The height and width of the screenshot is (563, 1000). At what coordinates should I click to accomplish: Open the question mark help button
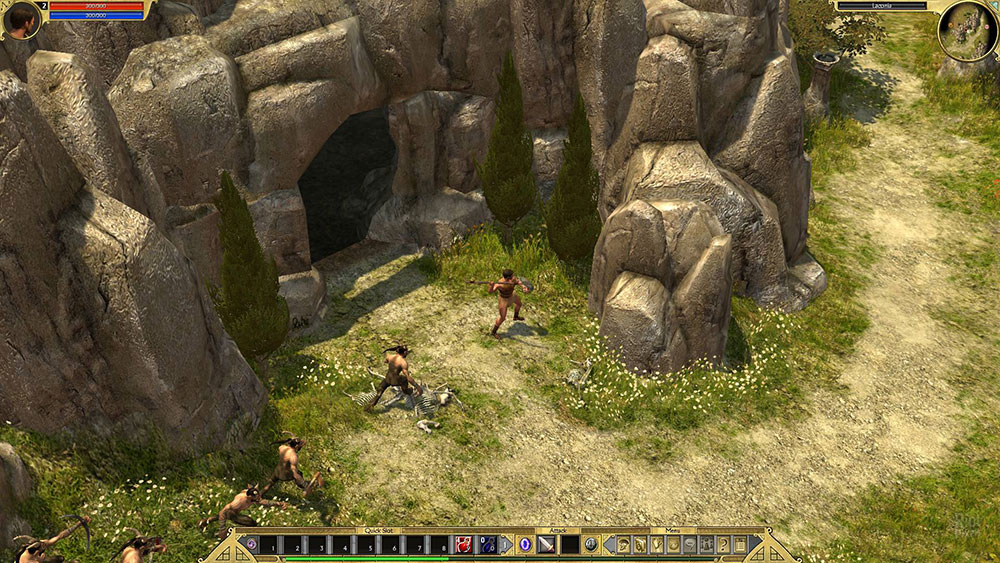(x=723, y=545)
